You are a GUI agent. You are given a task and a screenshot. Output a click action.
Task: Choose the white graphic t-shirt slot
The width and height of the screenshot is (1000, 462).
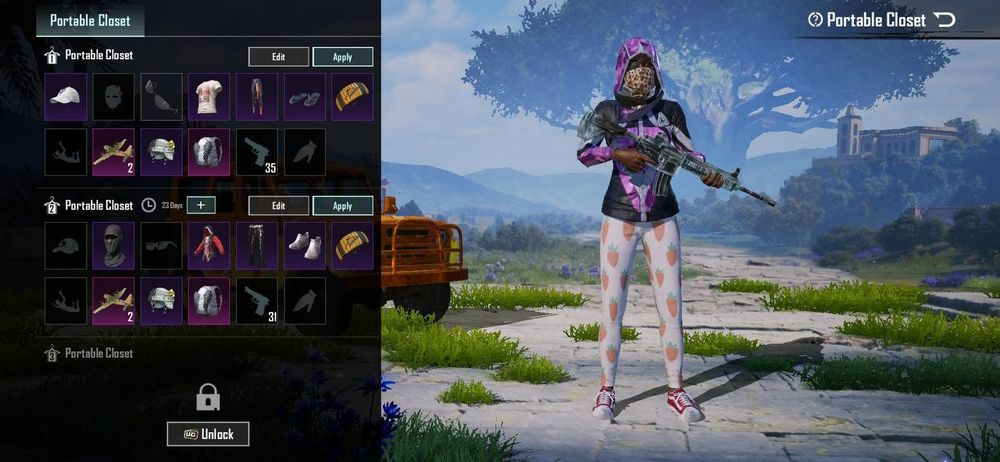(209, 97)
